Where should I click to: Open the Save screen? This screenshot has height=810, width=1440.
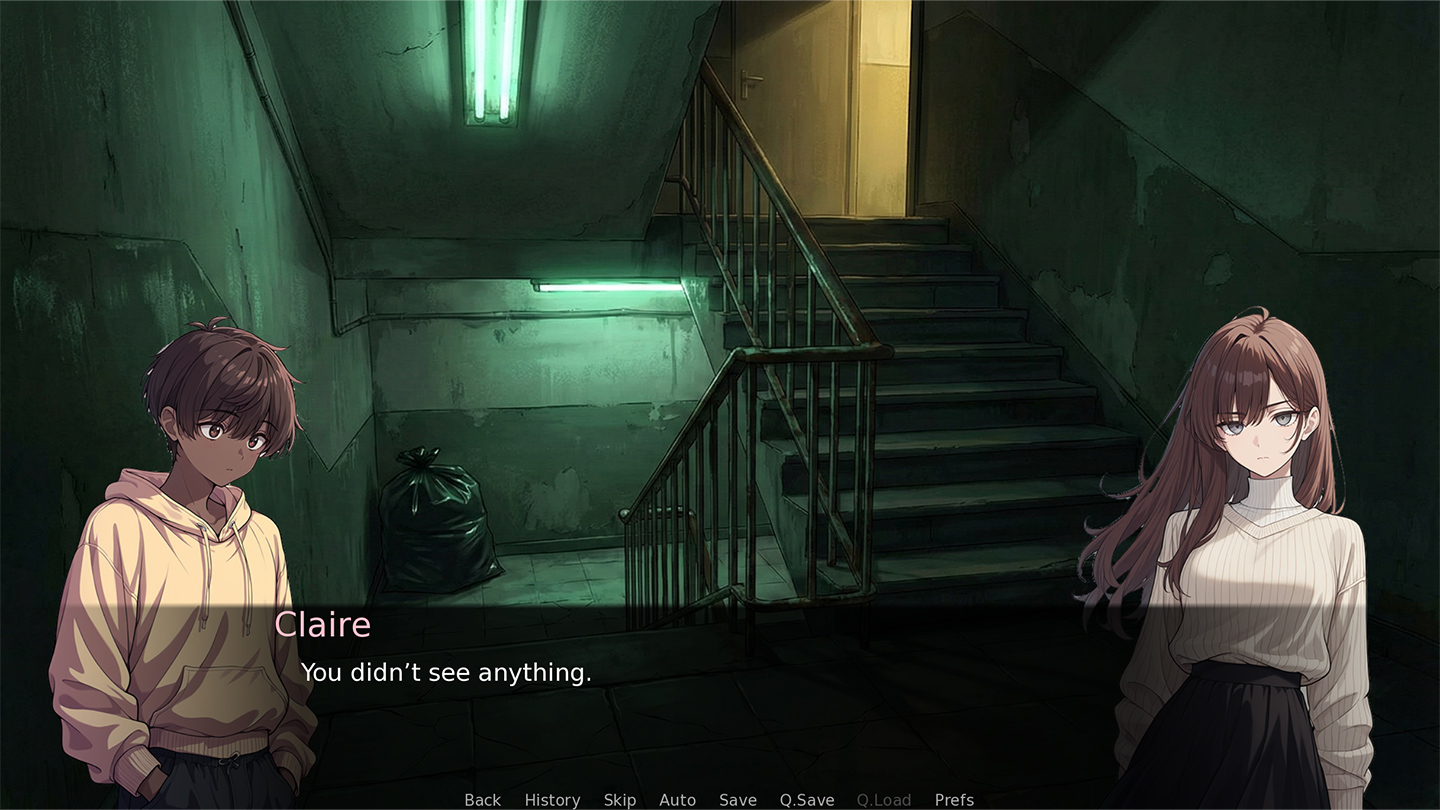(x=737, y=799)
